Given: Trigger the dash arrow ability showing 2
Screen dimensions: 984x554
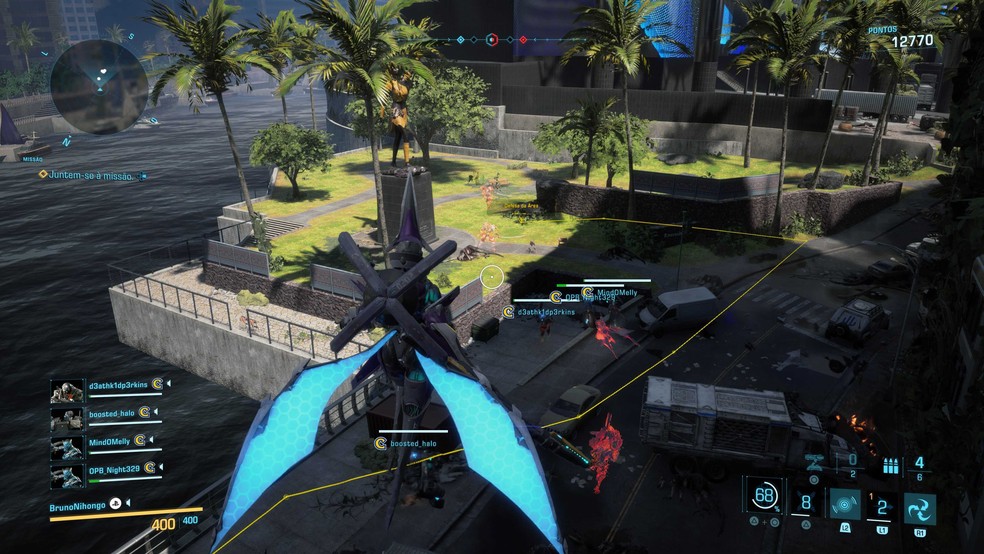Looking at the screenshot, I should [882, 507].
